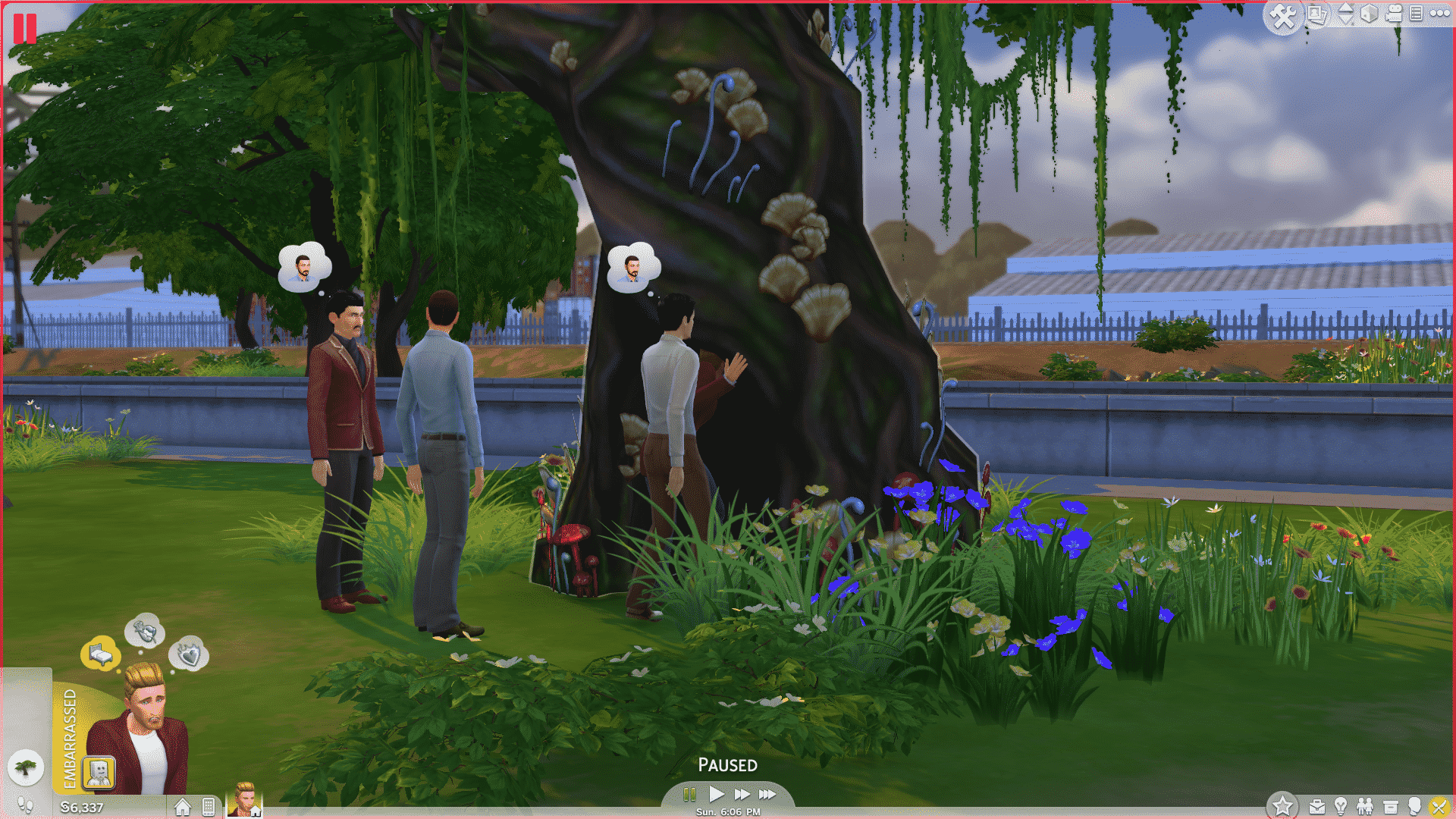Click the tree action queue icon
Viewport: 1456px width, 819px height.
(x=26, y=768)
